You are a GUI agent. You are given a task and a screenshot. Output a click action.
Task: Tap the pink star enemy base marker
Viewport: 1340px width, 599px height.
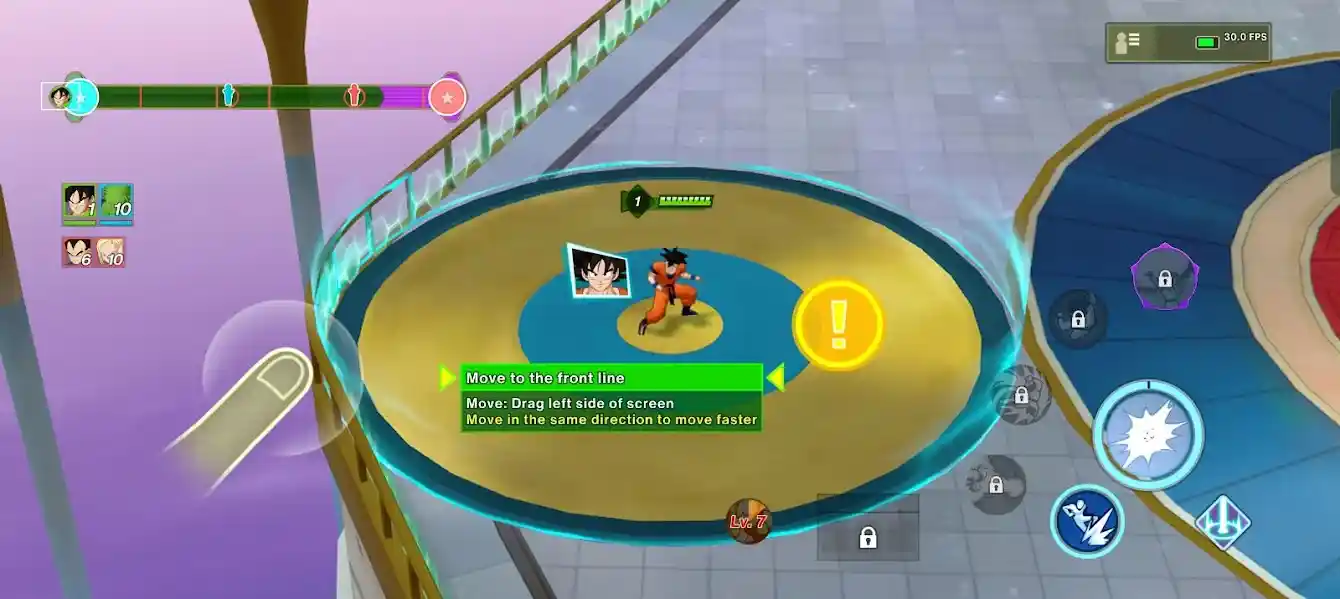coord(447,97)
